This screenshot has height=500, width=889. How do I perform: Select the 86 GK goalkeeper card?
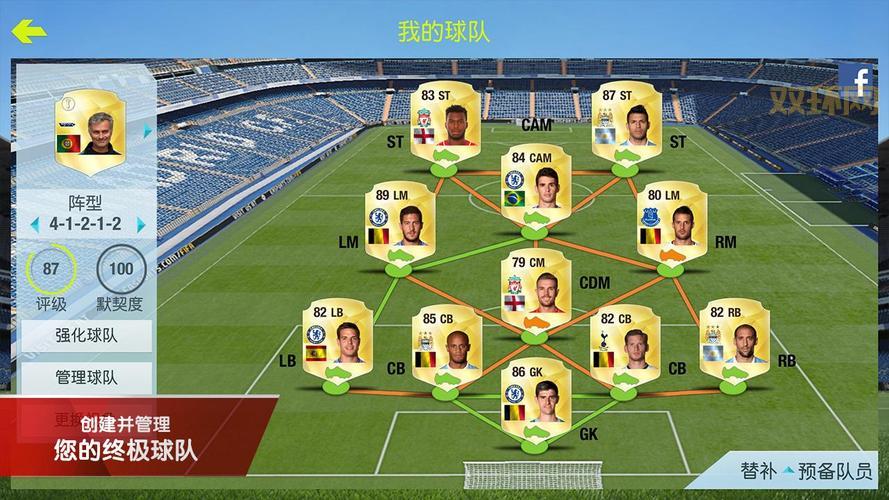[x=534, y=399]
